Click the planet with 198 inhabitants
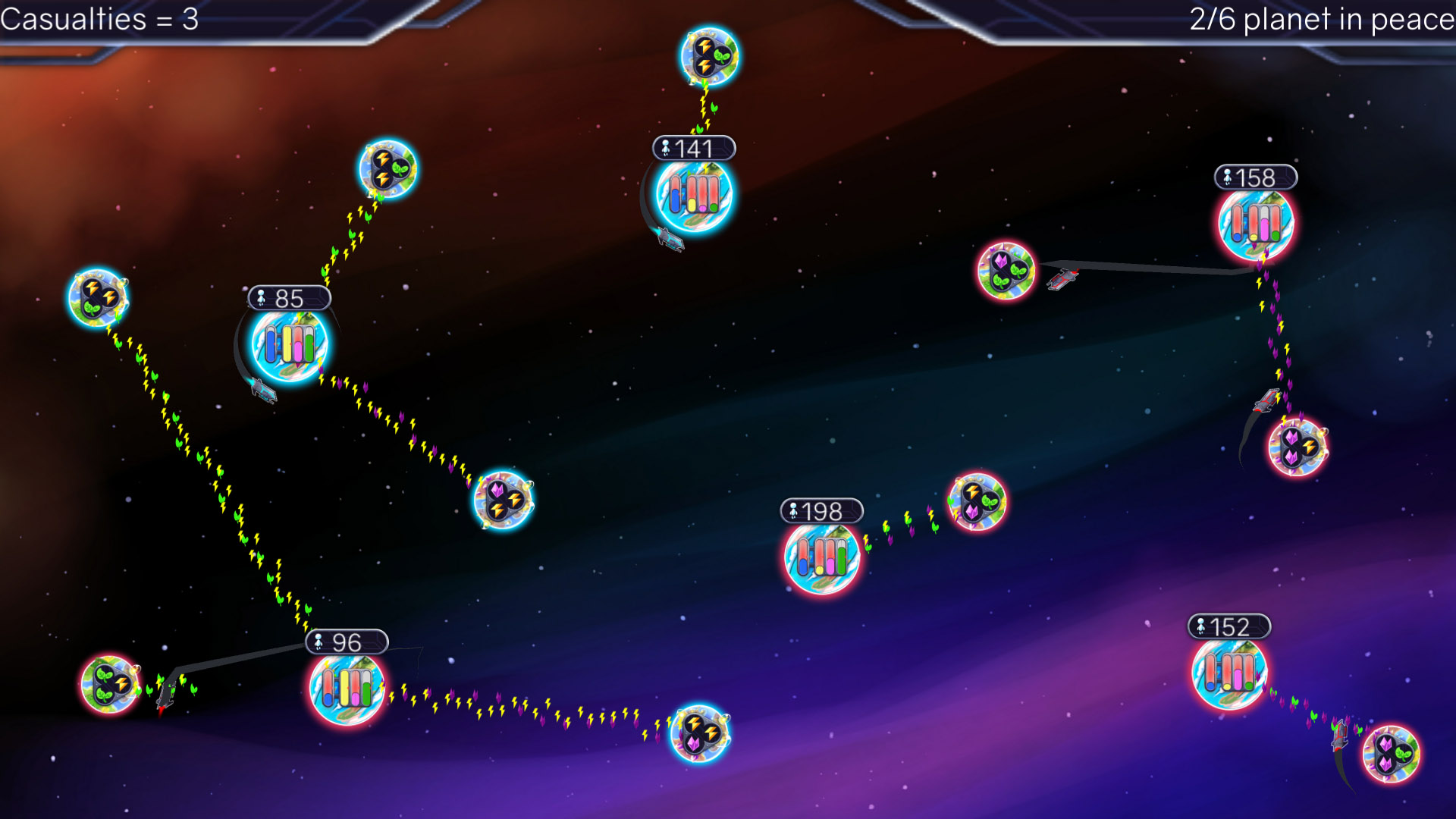Viewport: 1456px width, 819px height. coord(822,558)
